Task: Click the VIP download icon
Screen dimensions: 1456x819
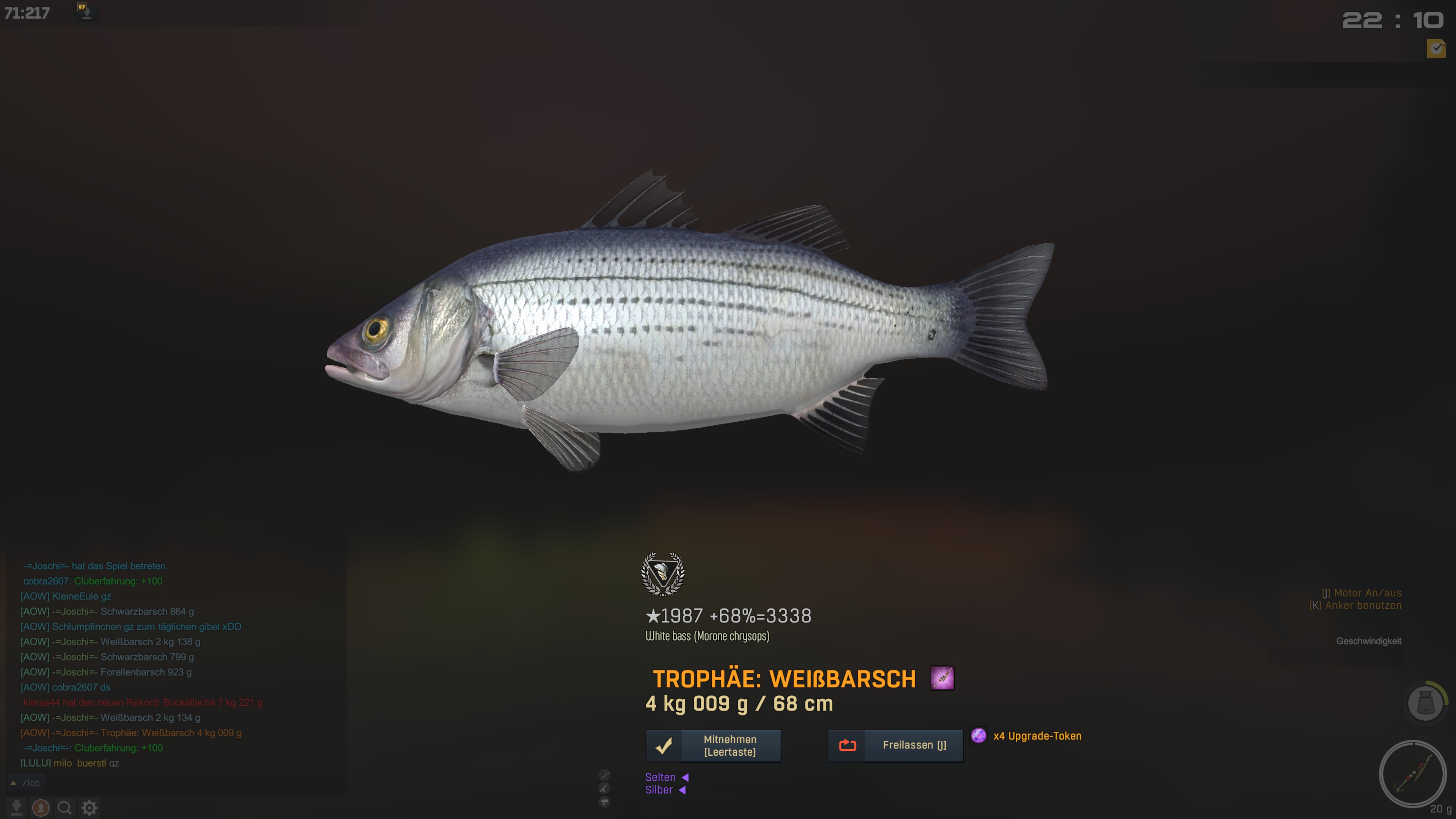Action: [86, 12]
